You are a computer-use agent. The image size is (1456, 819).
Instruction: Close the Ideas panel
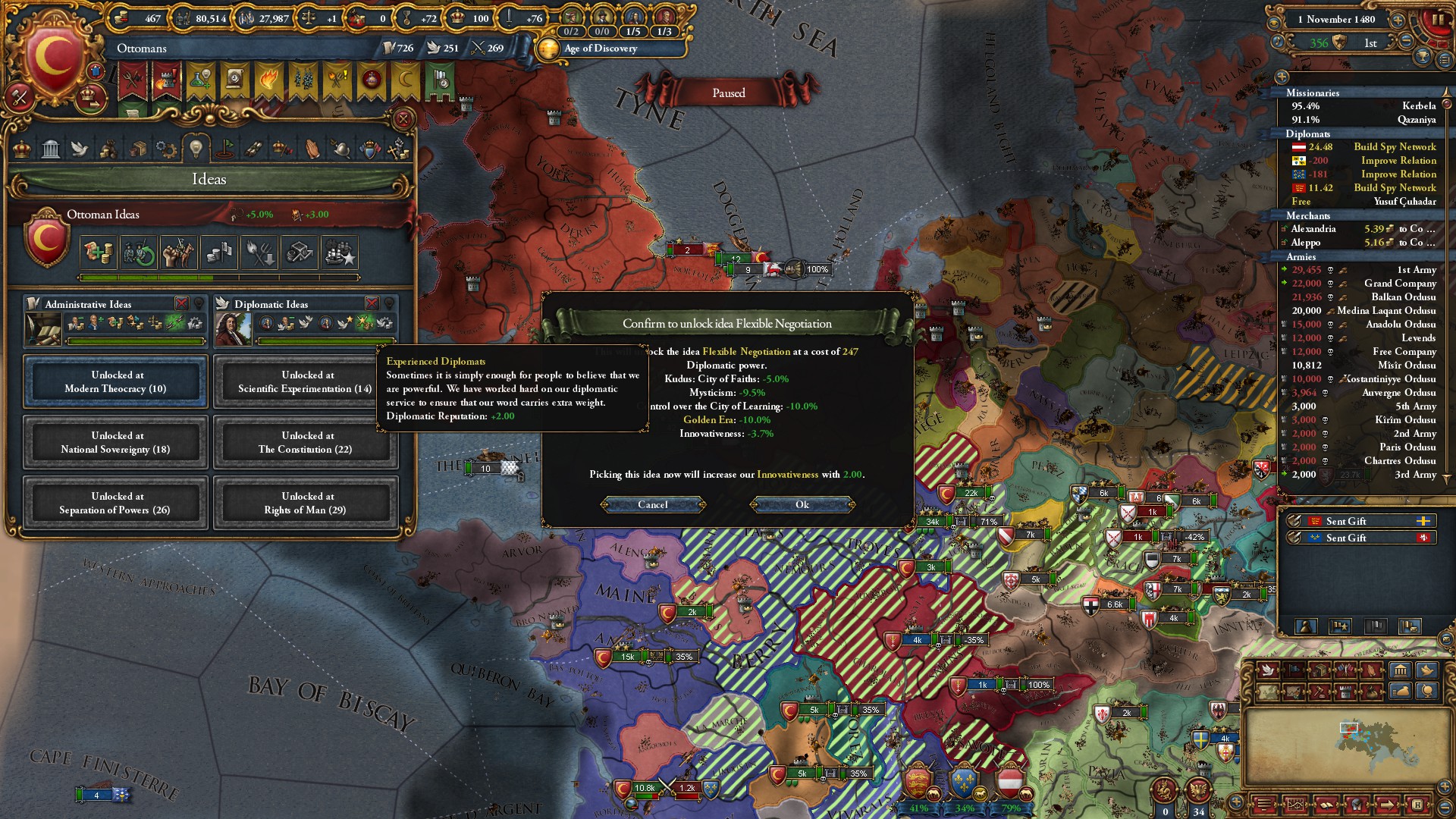pos(403,119)
